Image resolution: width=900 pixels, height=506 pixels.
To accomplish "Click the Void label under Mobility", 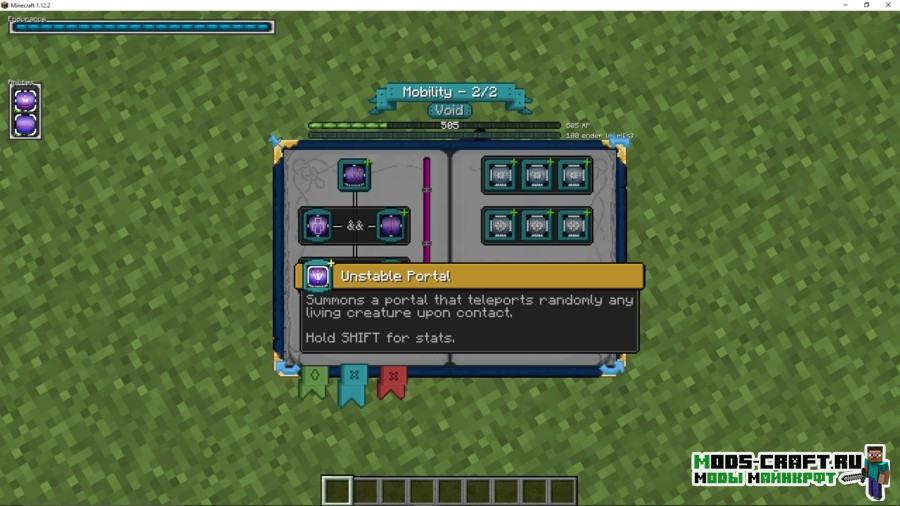I will pyautogui.click(x=450, y=110).
